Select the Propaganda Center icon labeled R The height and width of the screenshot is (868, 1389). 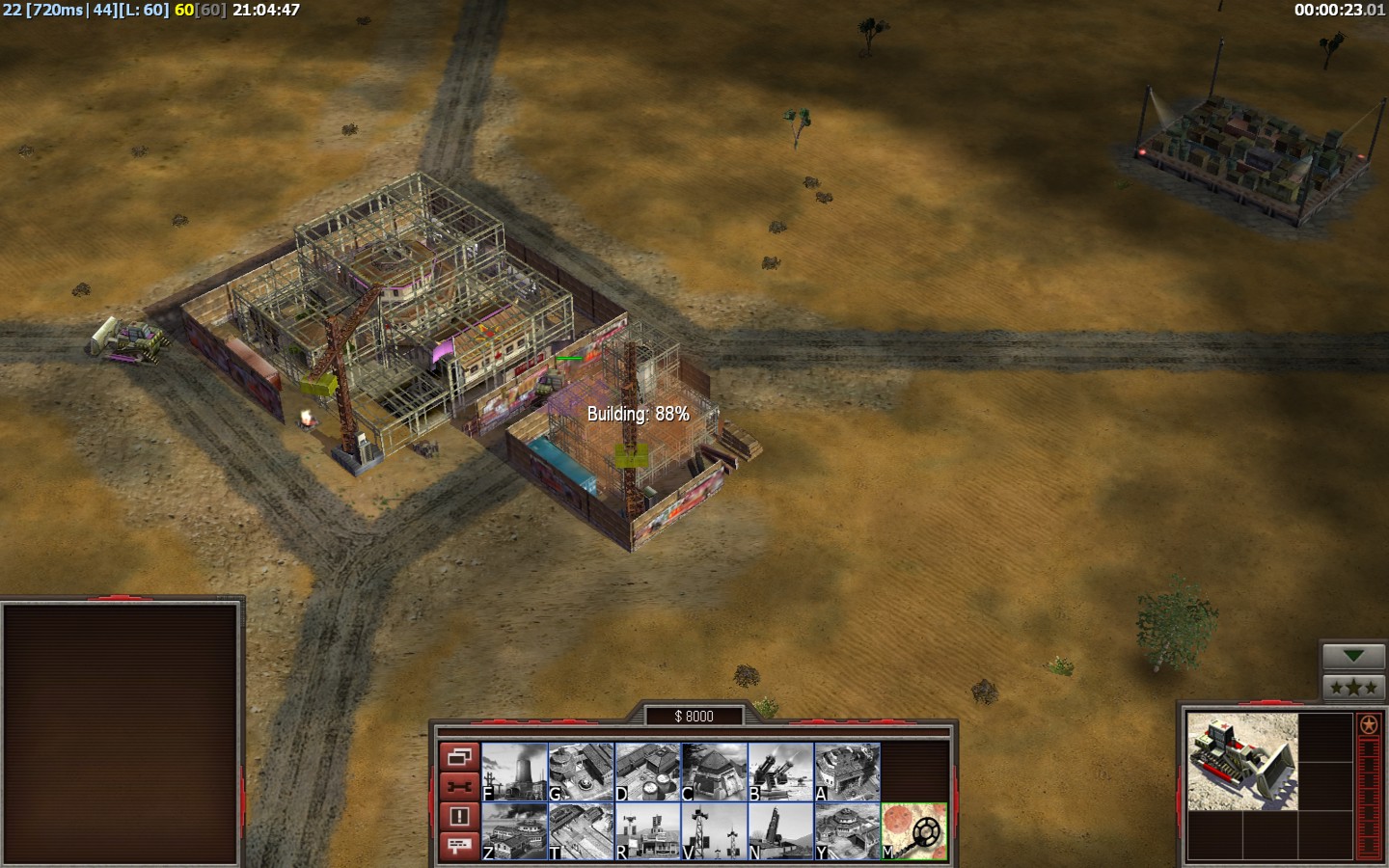(x=647, y=831)
